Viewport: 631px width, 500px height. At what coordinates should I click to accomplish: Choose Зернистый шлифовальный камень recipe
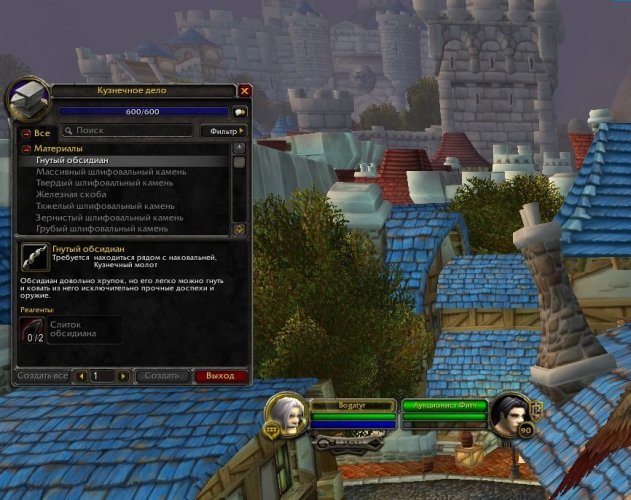[110, 217]
